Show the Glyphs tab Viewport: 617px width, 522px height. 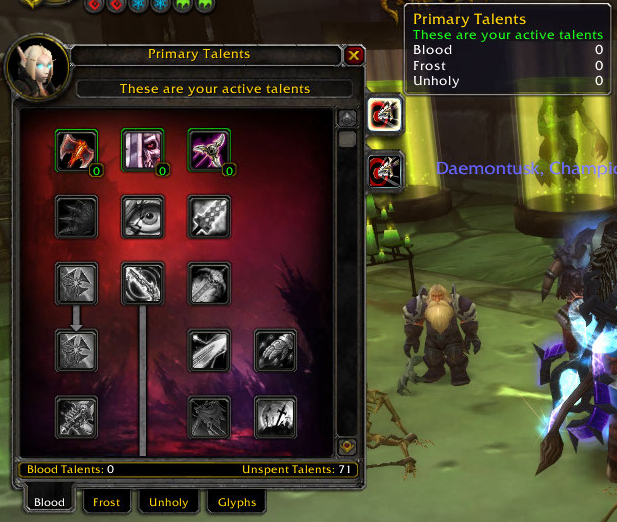(236, 502)
